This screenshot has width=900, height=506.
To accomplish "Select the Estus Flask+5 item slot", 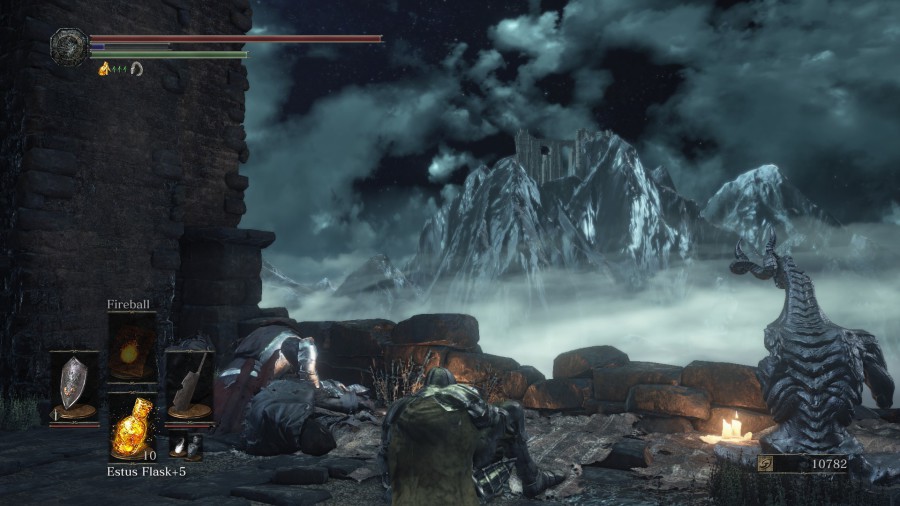I will click(132, 426).
